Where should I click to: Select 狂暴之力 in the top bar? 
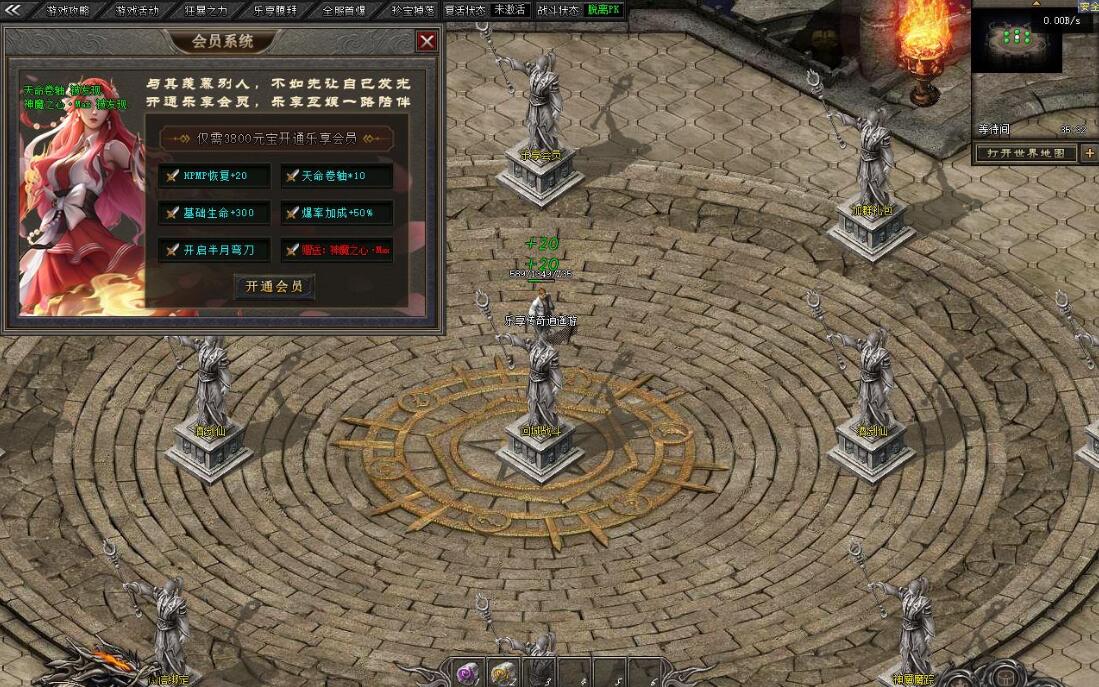pyautogui.click(x=207, y=10)
